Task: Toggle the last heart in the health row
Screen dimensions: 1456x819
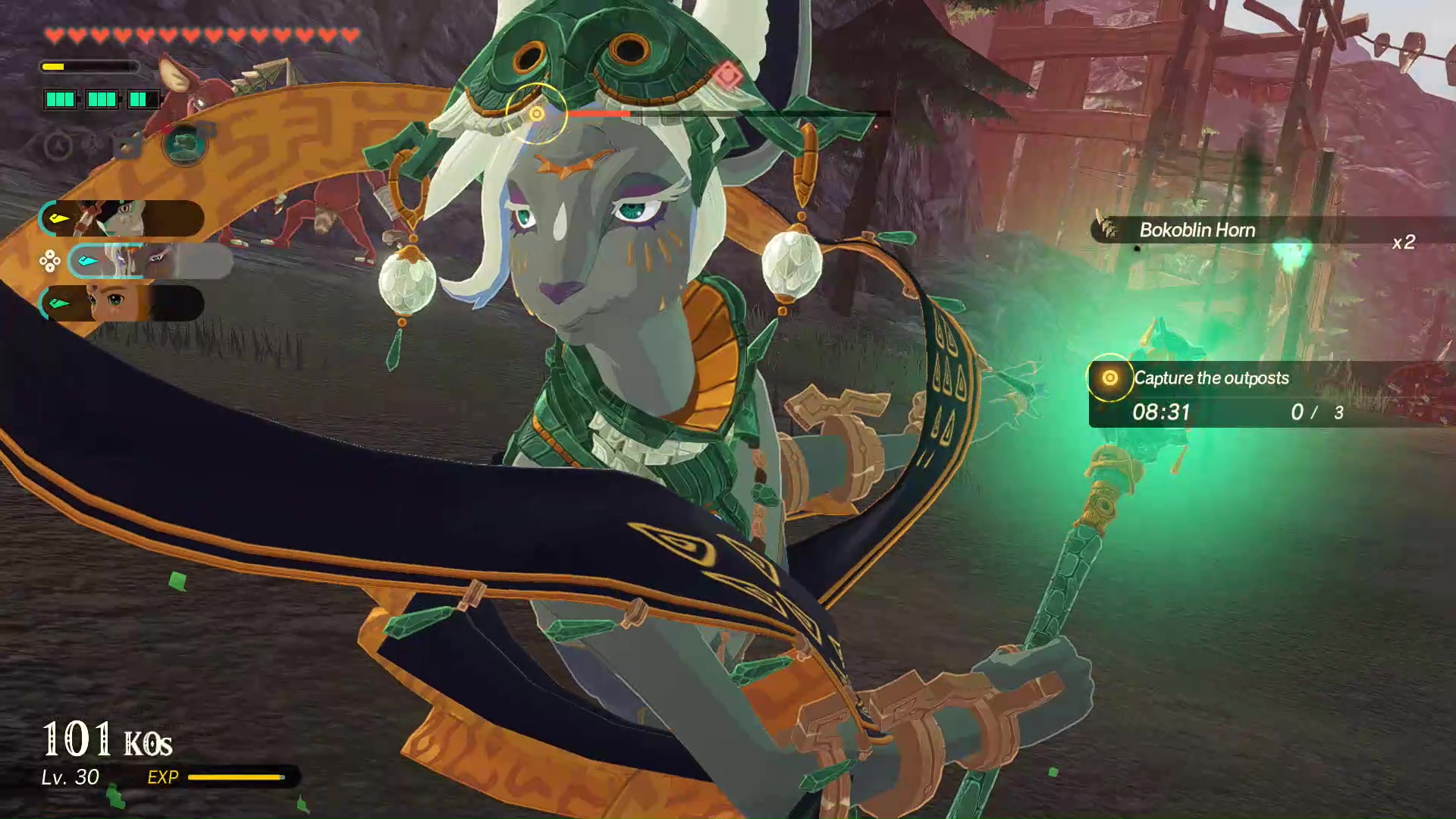Action: [350, 35]
